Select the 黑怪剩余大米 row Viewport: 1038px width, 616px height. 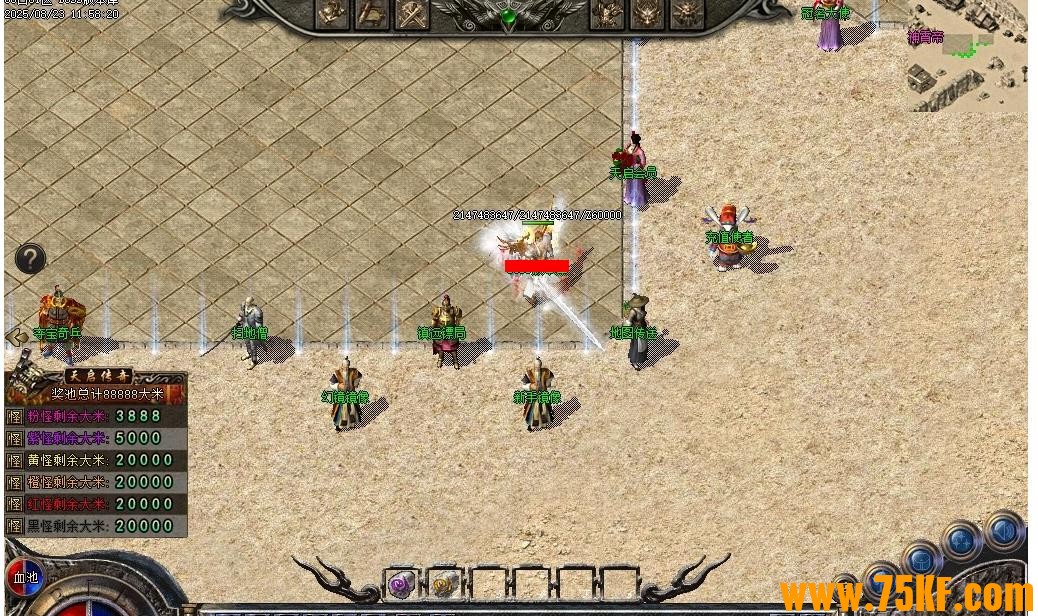(96, 526)
